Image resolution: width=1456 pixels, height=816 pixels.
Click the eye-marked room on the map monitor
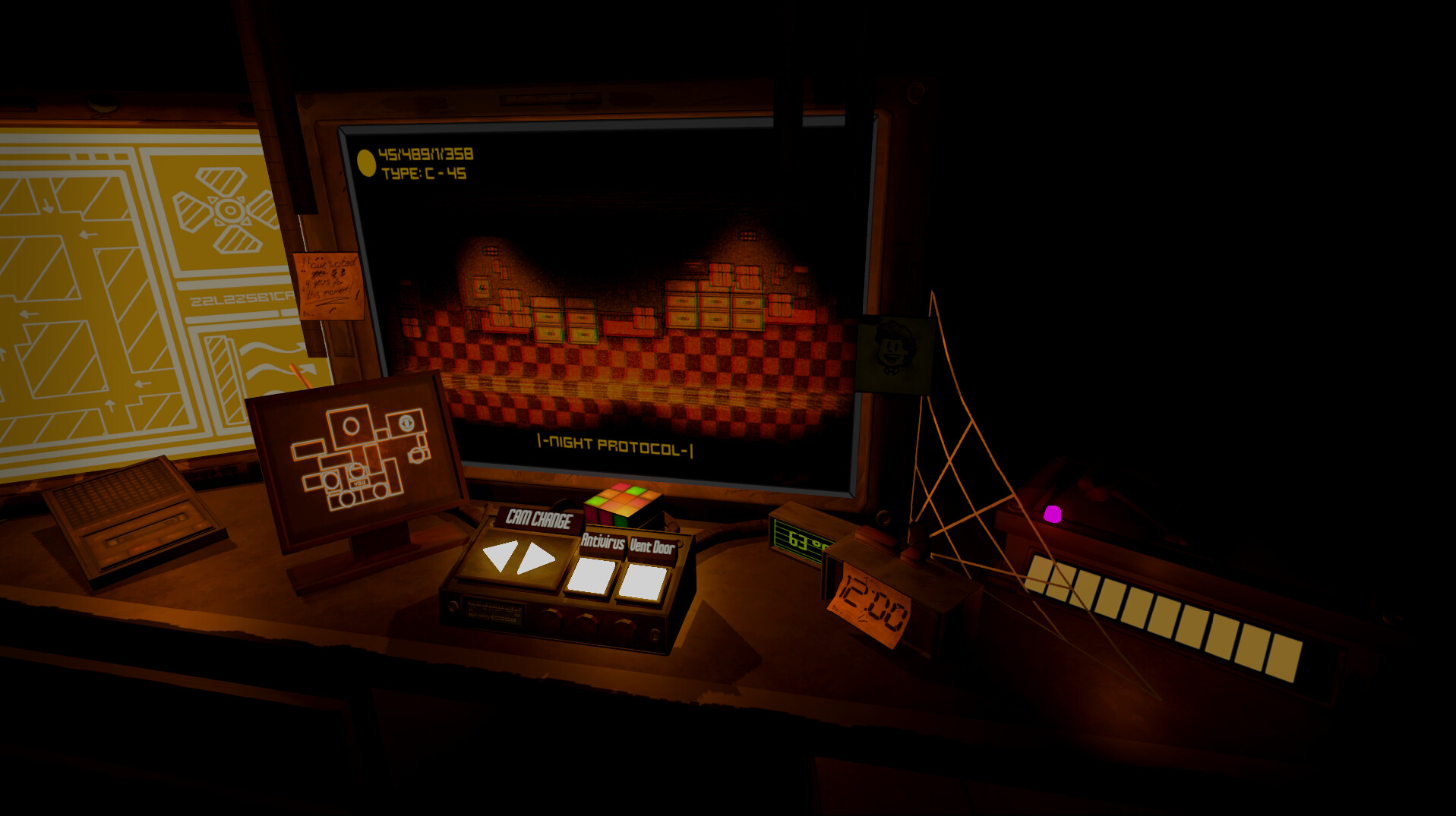406,424
